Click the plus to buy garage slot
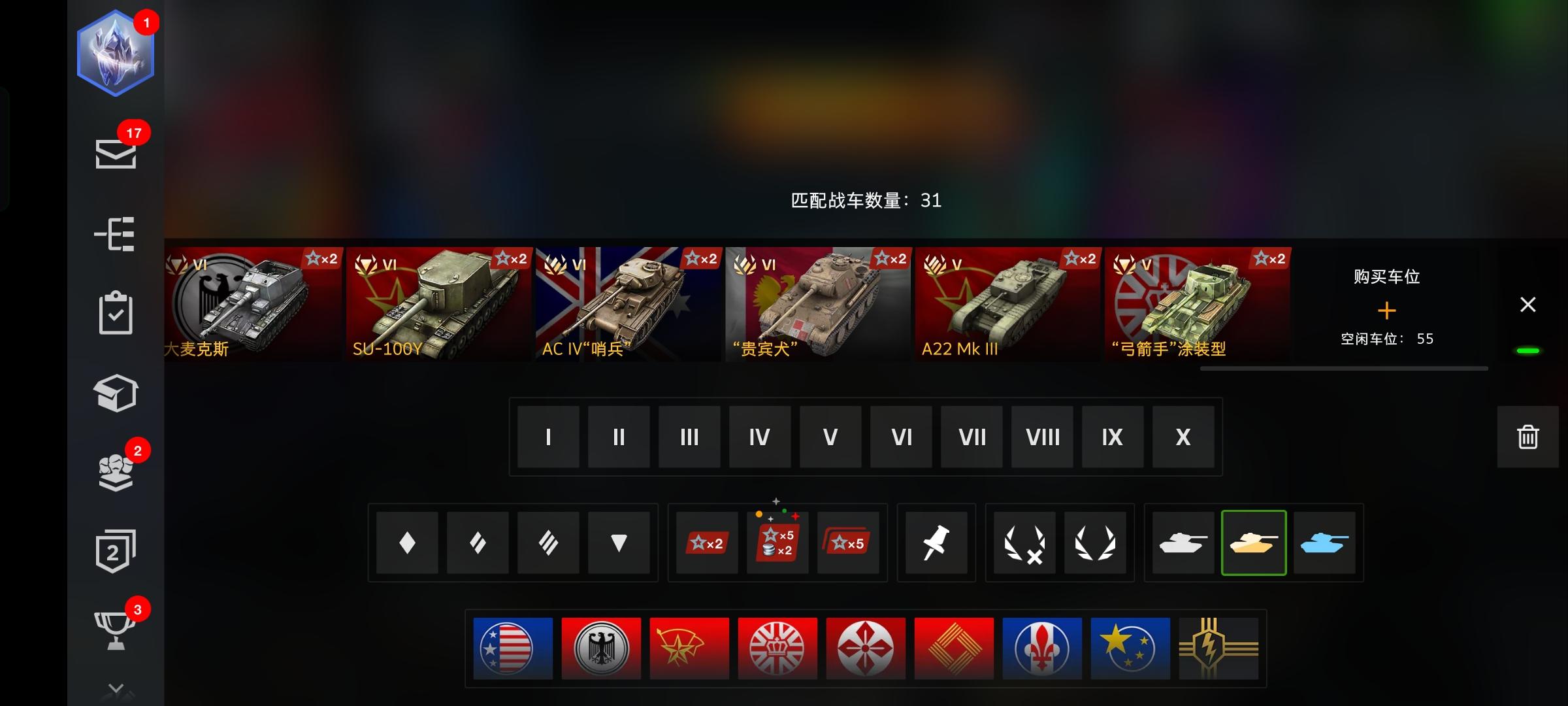1568x706 pixels. pyautogui.click(x=1388, y=310)
